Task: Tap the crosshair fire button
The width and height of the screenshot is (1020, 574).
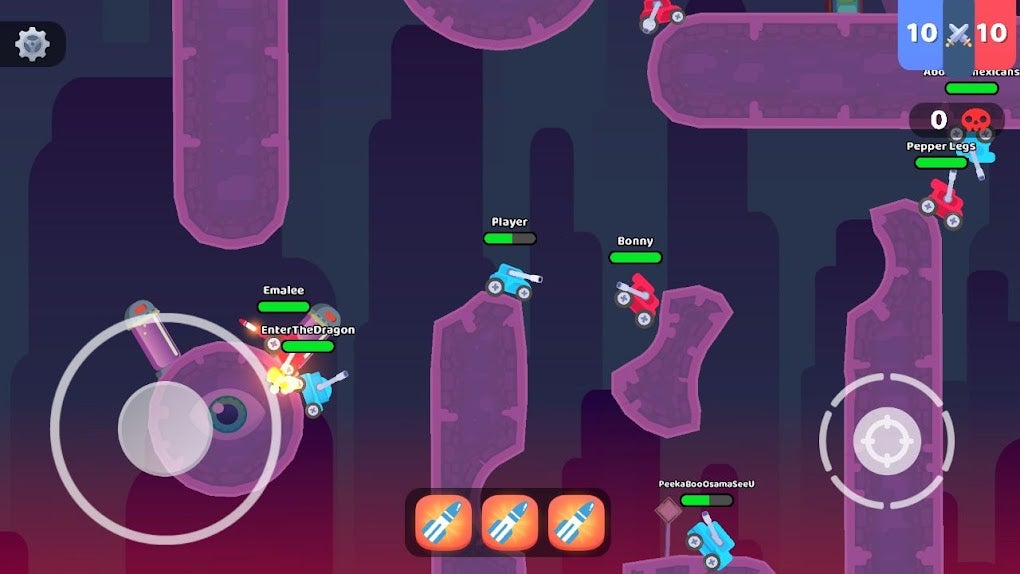Action: tap(886, 439)
